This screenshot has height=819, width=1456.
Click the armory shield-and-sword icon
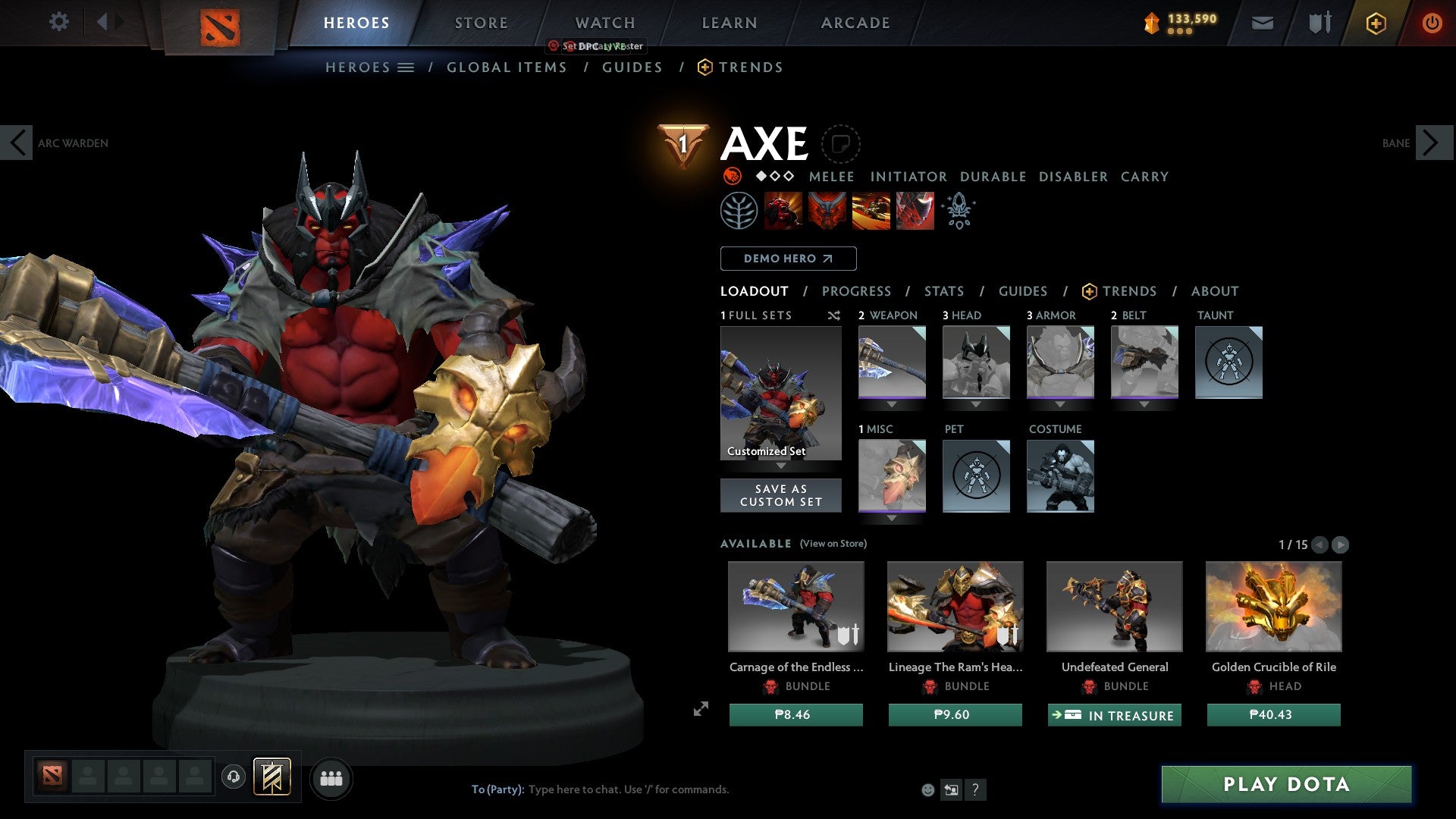click(1319, 23)
